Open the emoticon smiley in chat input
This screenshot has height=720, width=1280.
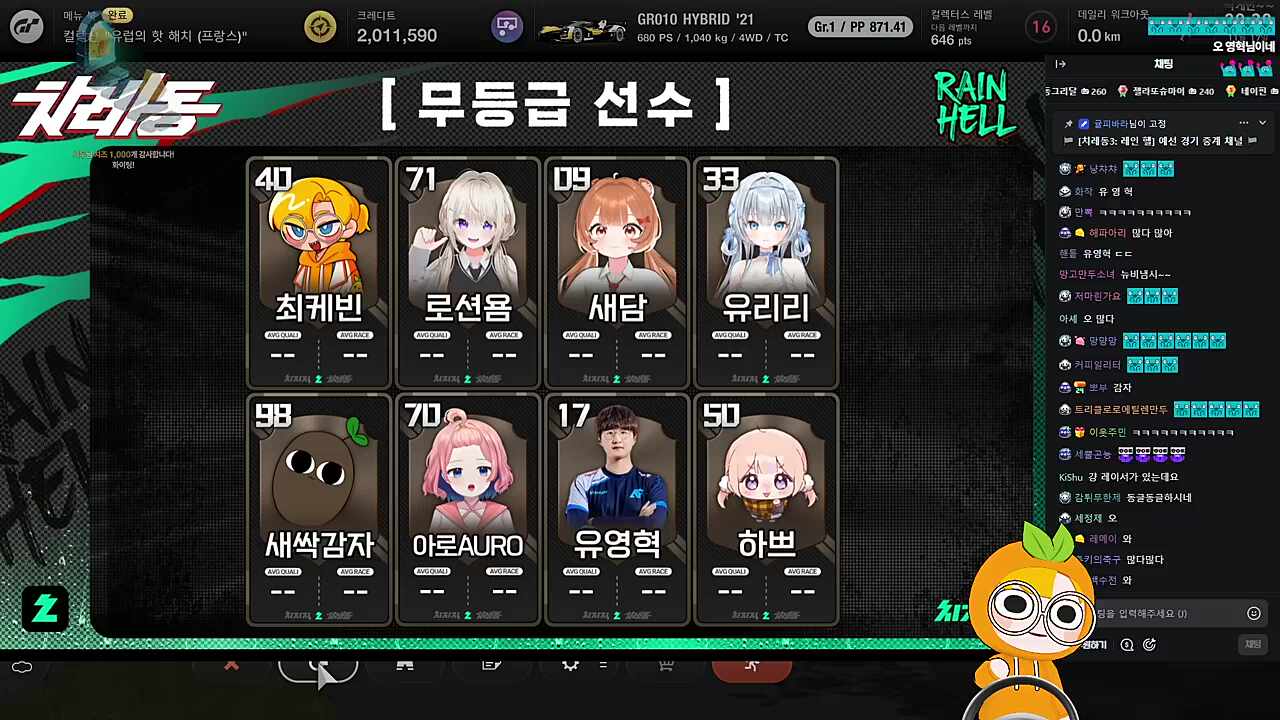[1255, 613]
